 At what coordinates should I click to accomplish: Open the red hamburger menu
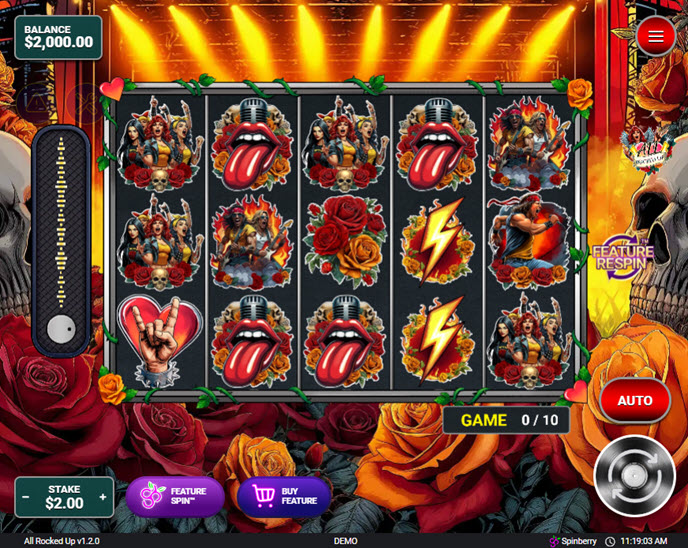pyautogui.click(x=656, y=37)
